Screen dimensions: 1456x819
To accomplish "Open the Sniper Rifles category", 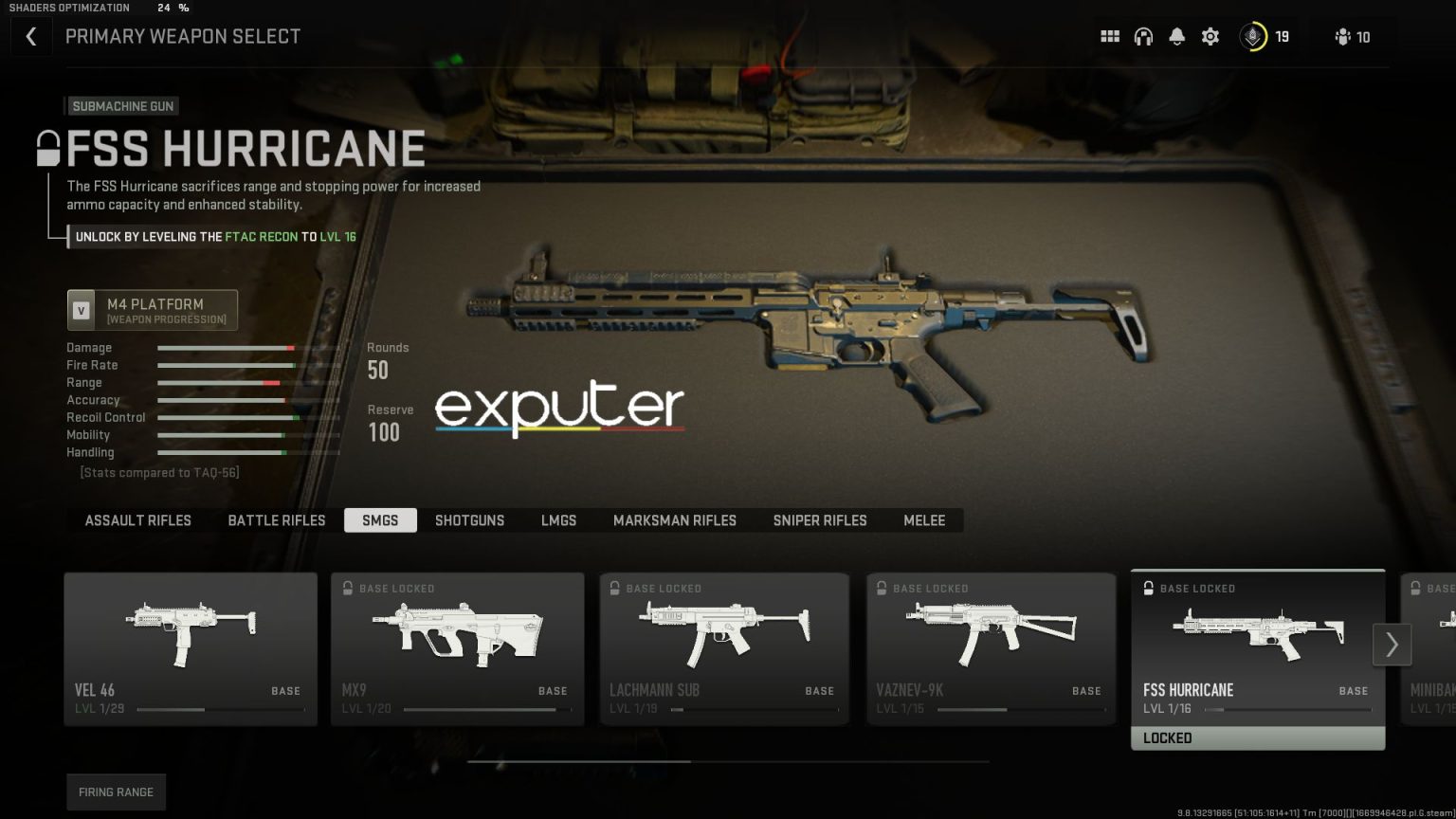I will tap(819, 520).
